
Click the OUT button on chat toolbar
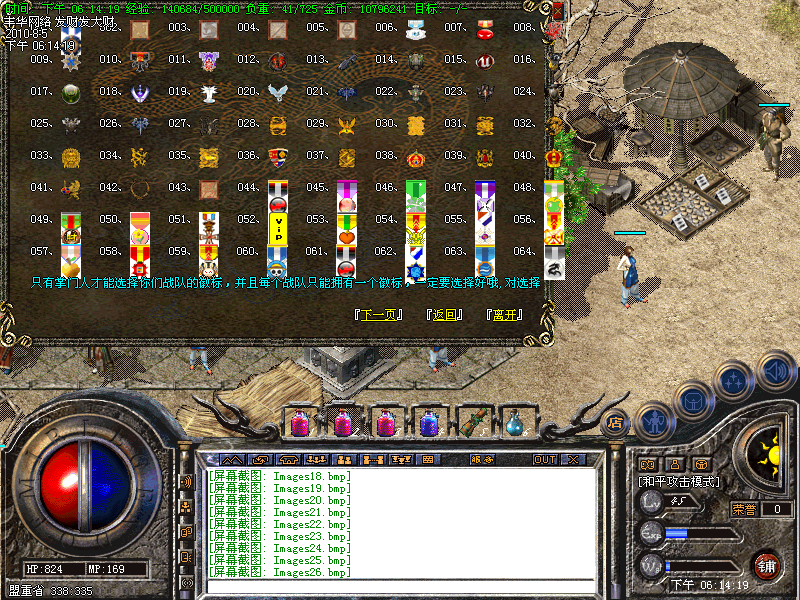pyautogui.click(x=544, y=460)
